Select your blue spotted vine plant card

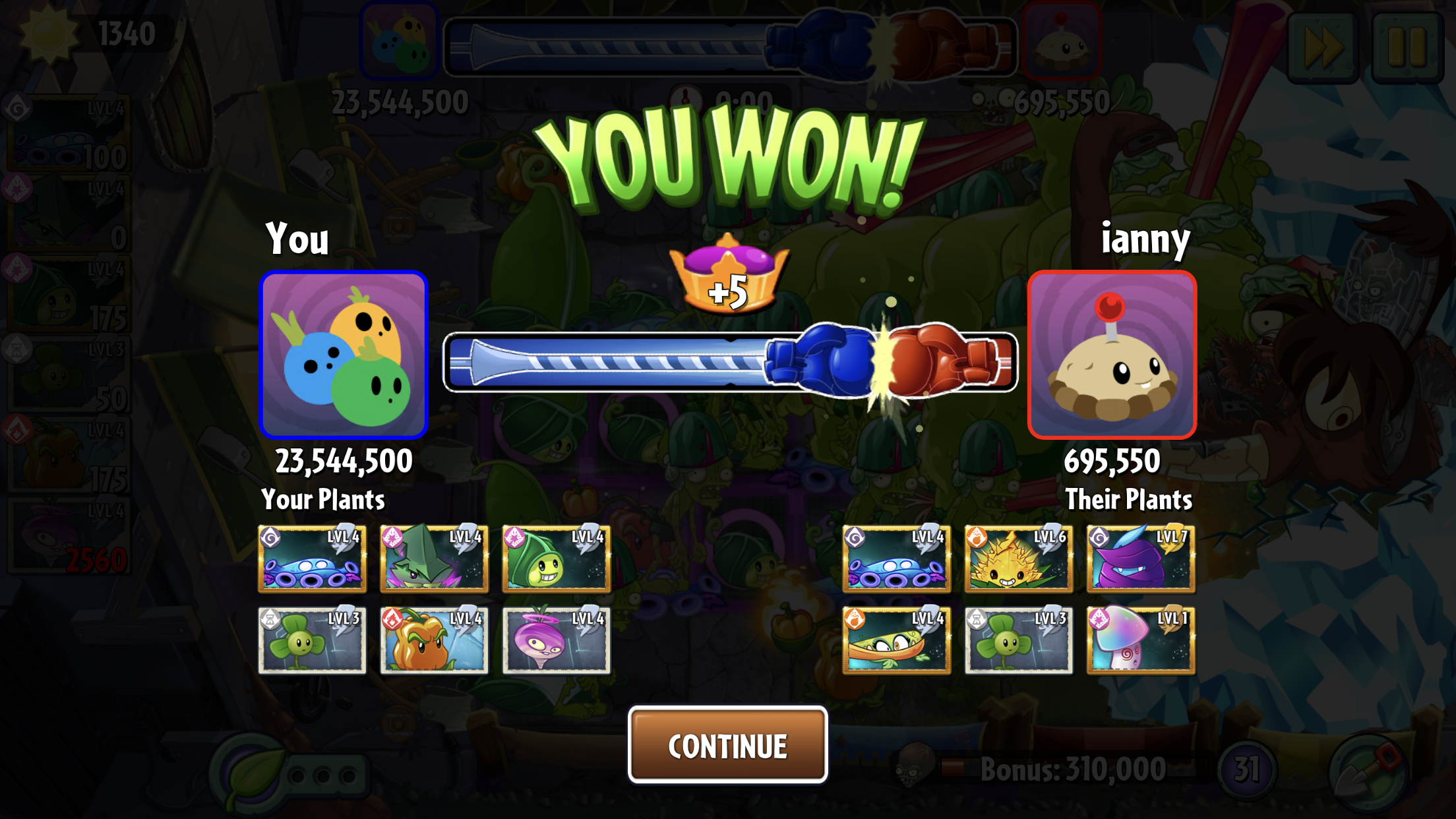pyautogui.click(x=312, y=559)
